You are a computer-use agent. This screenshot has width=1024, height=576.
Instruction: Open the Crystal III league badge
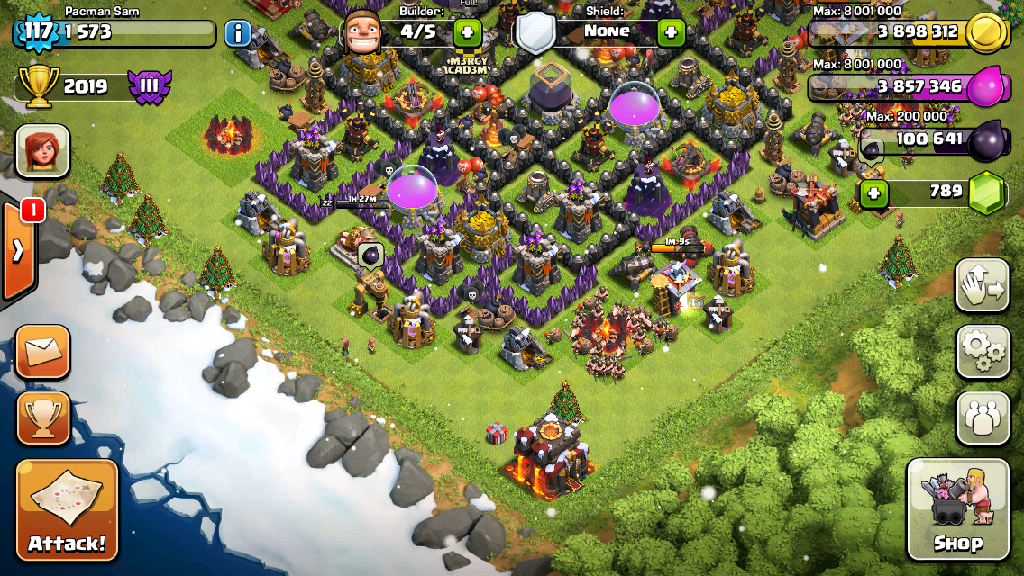click(149, 86)
